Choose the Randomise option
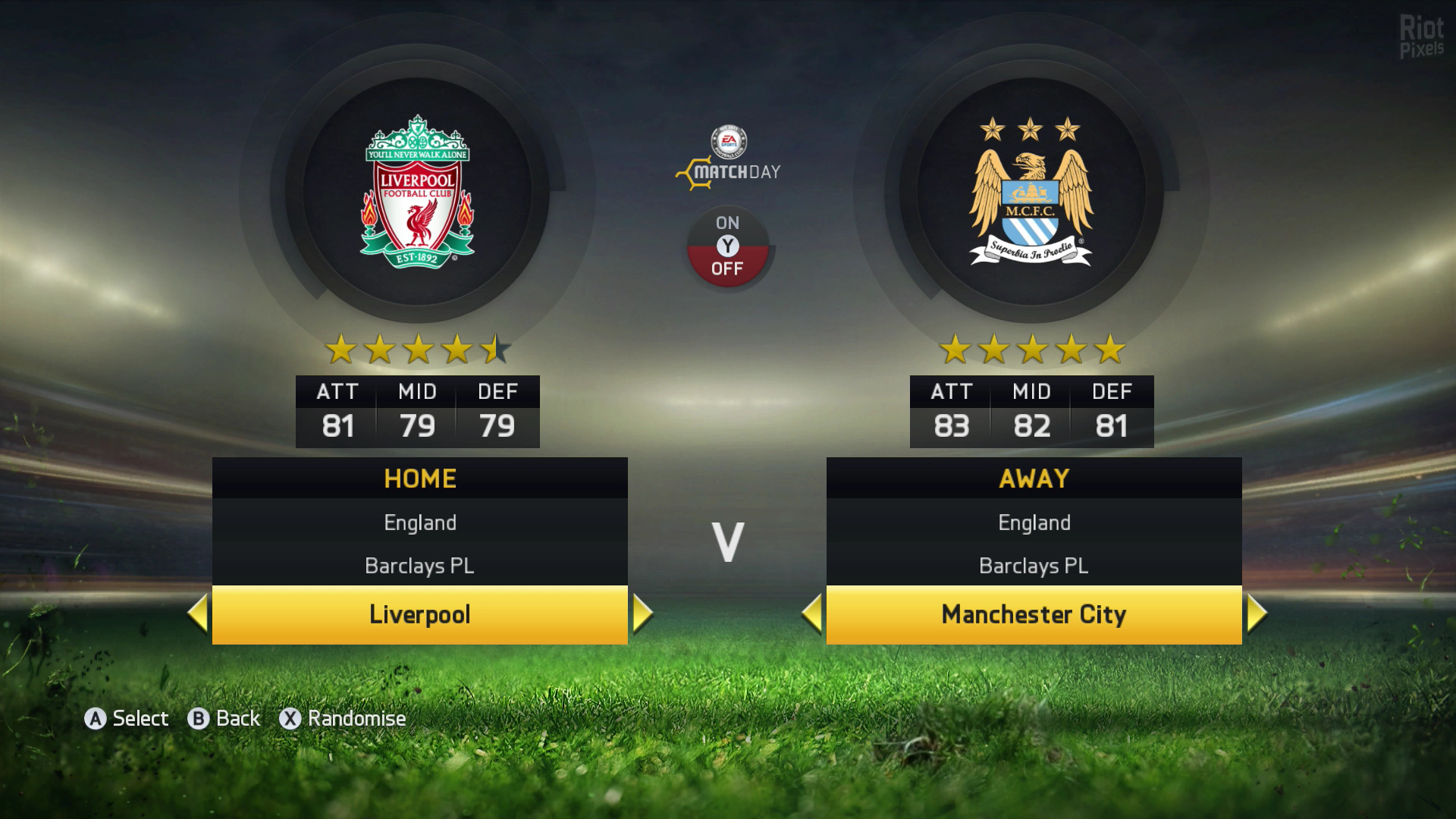The width and height of the screenshot is (1456, 819). click(344, 718)
